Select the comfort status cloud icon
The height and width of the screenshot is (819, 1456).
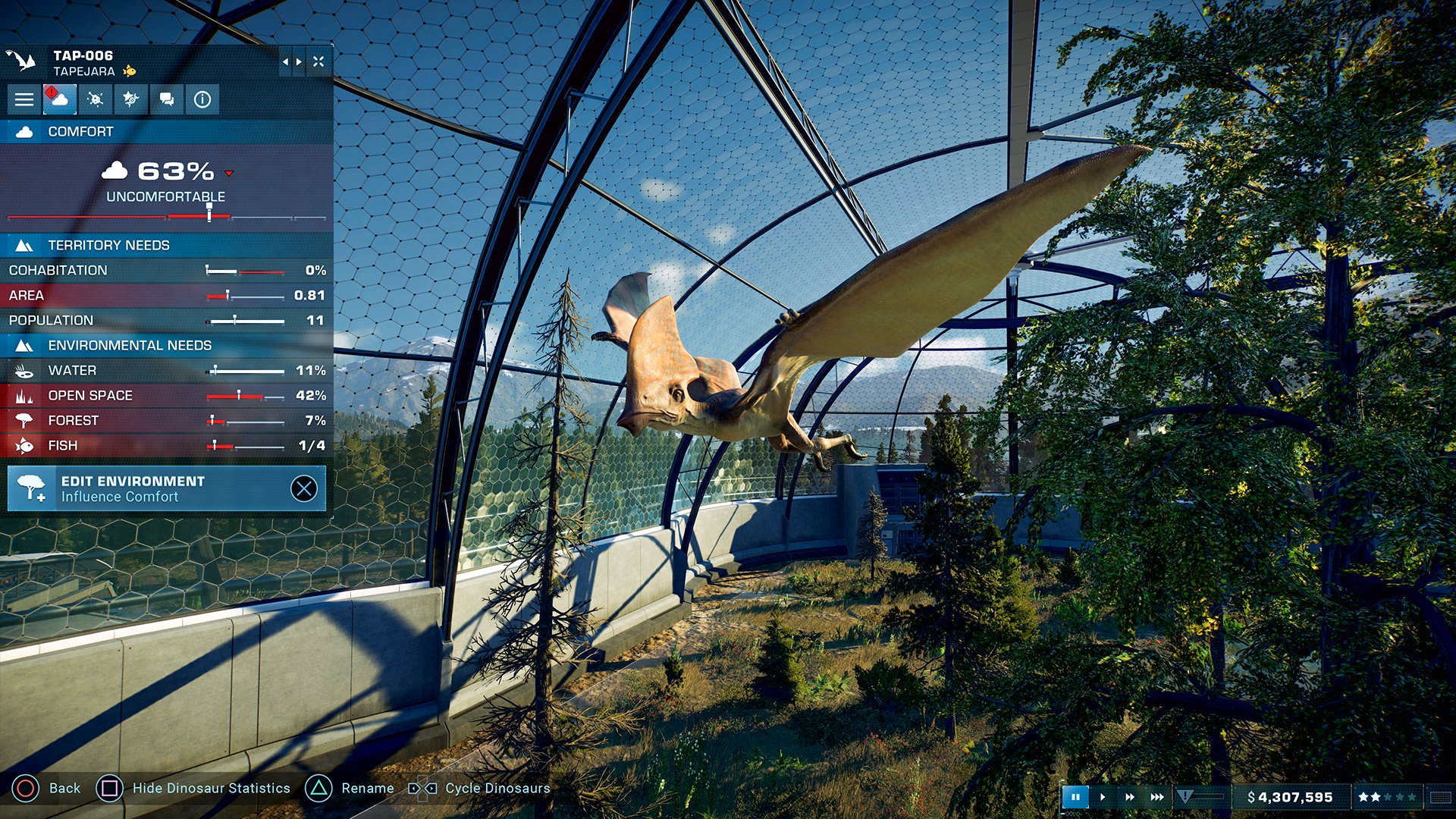point(60,99)
